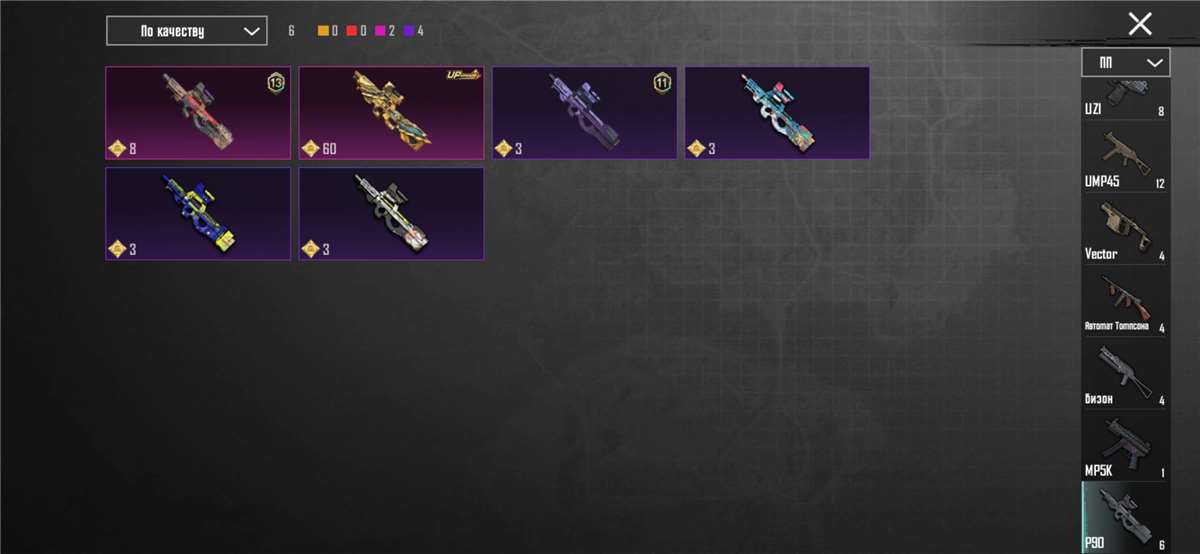Select the P90 weapon category
This screenshot has height=554, width=1200.
[x=1125, y=516]
